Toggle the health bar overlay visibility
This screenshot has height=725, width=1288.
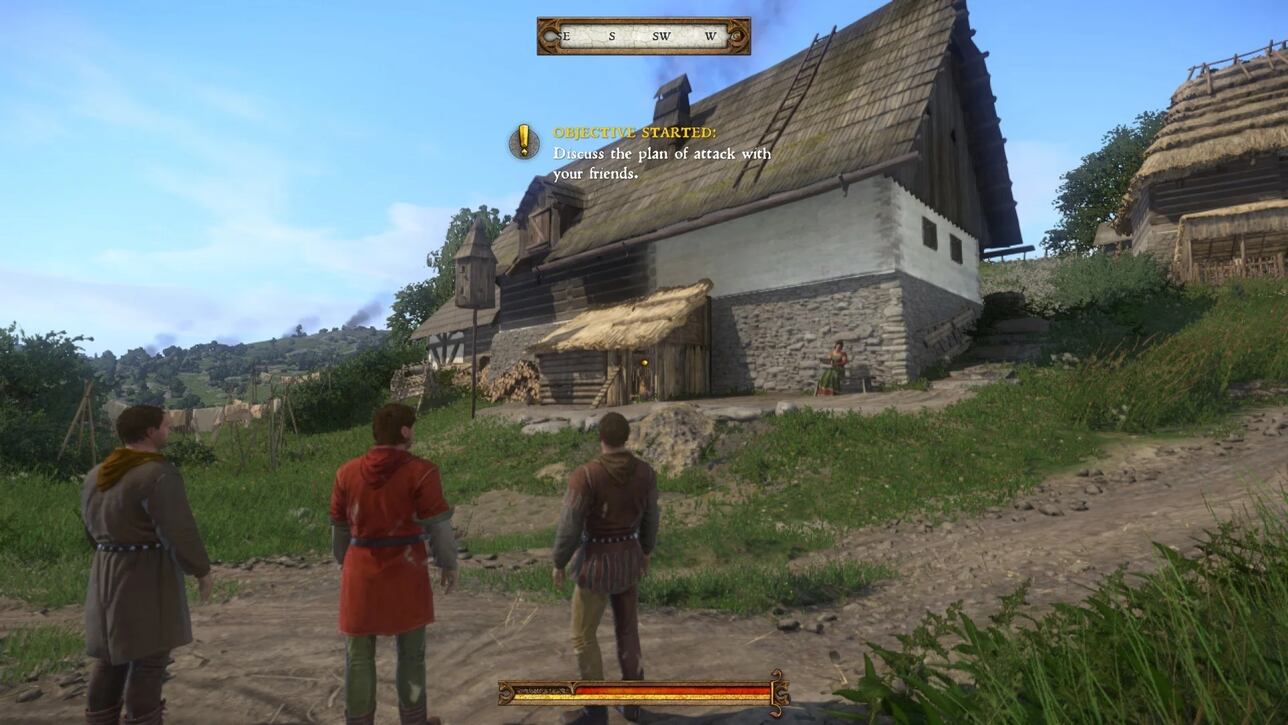[x=639, y=695]
